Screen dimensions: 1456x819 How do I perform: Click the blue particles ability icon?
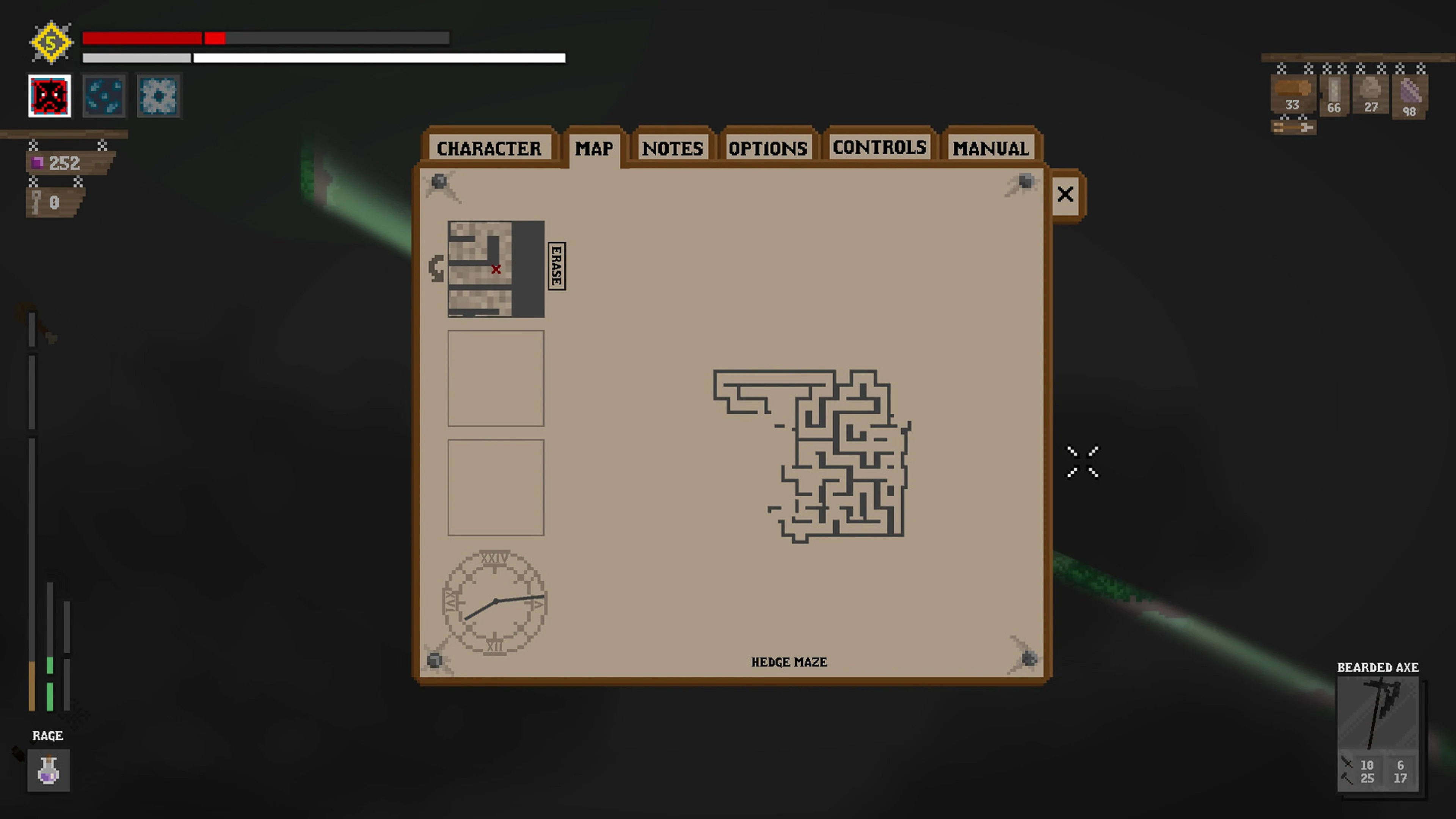click(x=104, y=96)
